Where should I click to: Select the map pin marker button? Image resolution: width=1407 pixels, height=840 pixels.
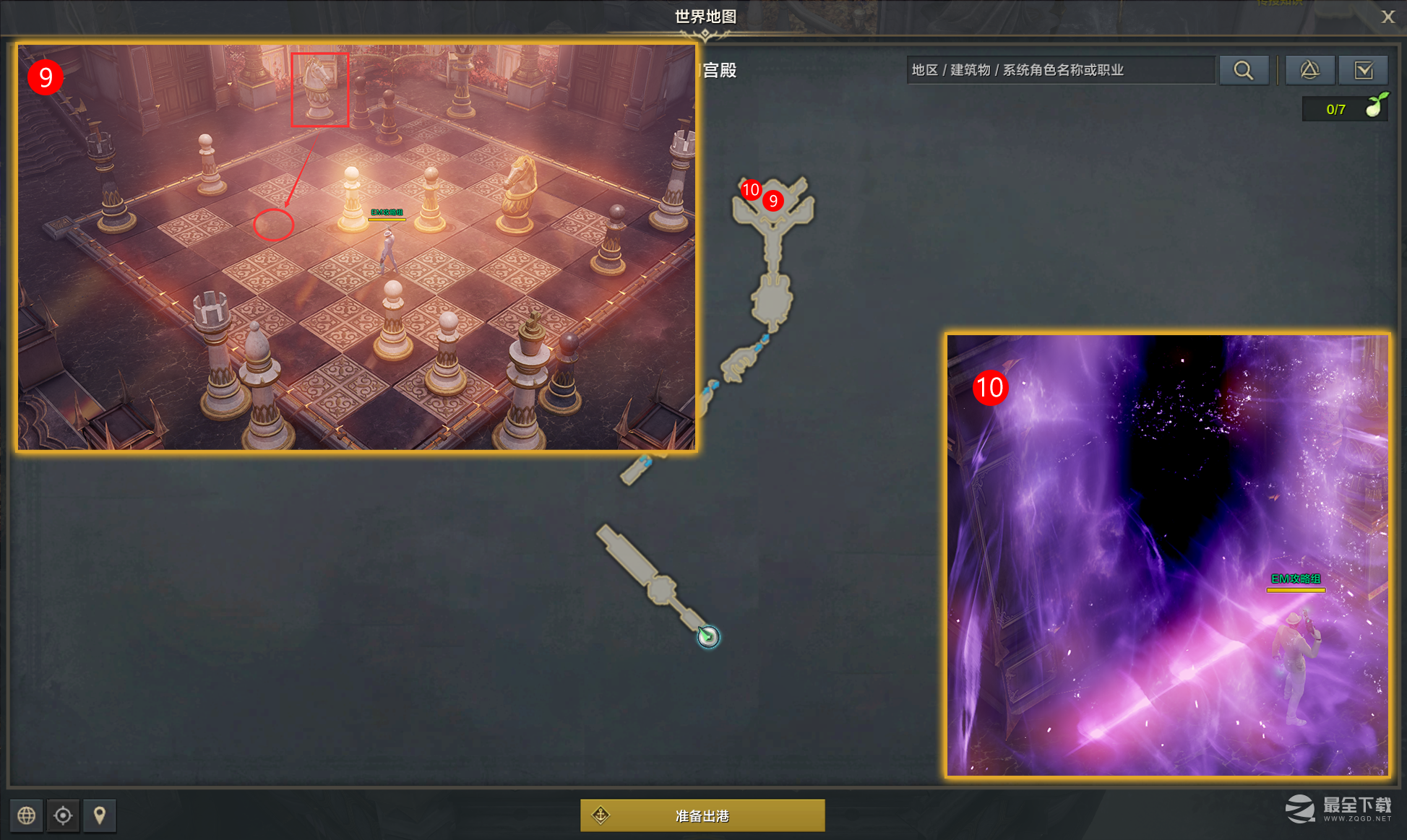[100, 815]
